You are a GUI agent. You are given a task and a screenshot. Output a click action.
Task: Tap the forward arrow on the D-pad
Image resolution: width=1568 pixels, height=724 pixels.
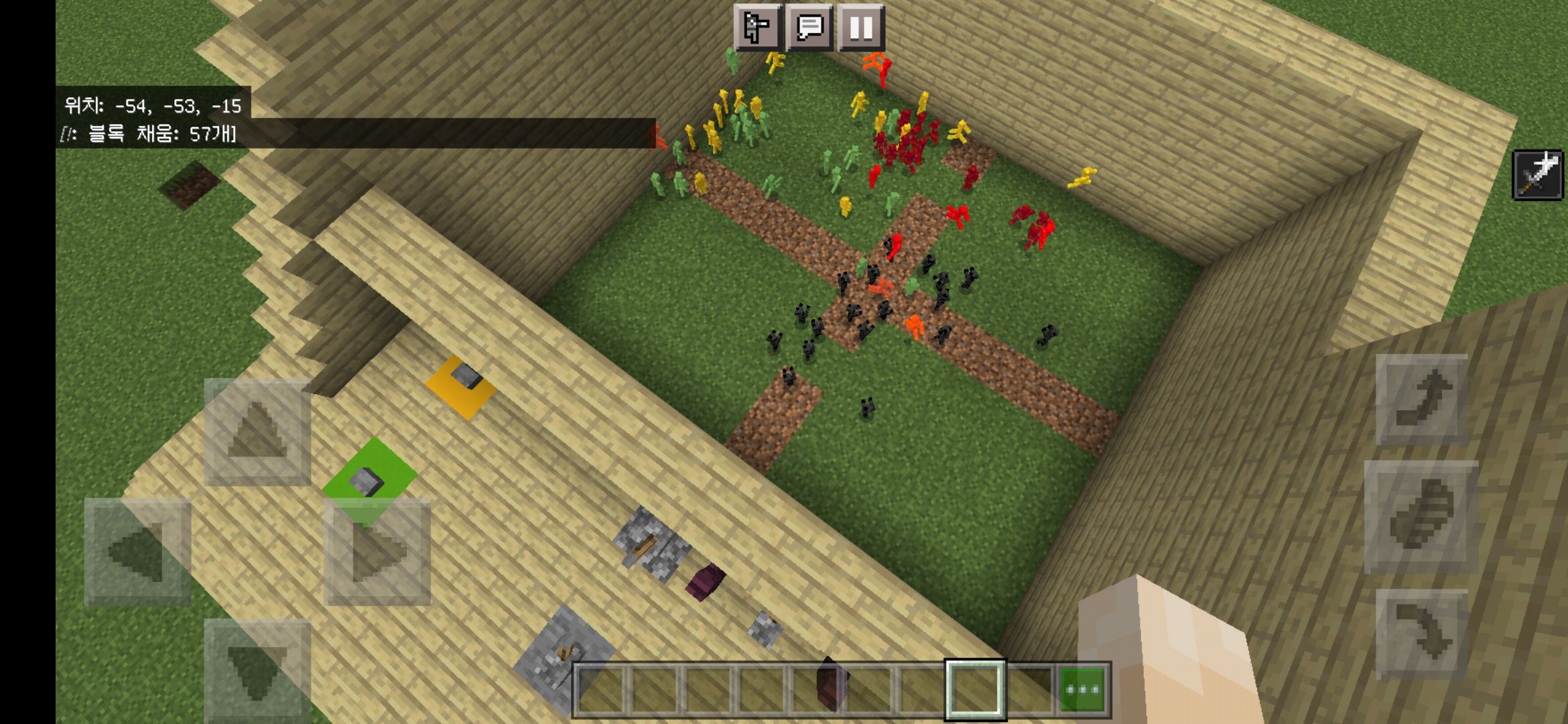coord(257,432)
